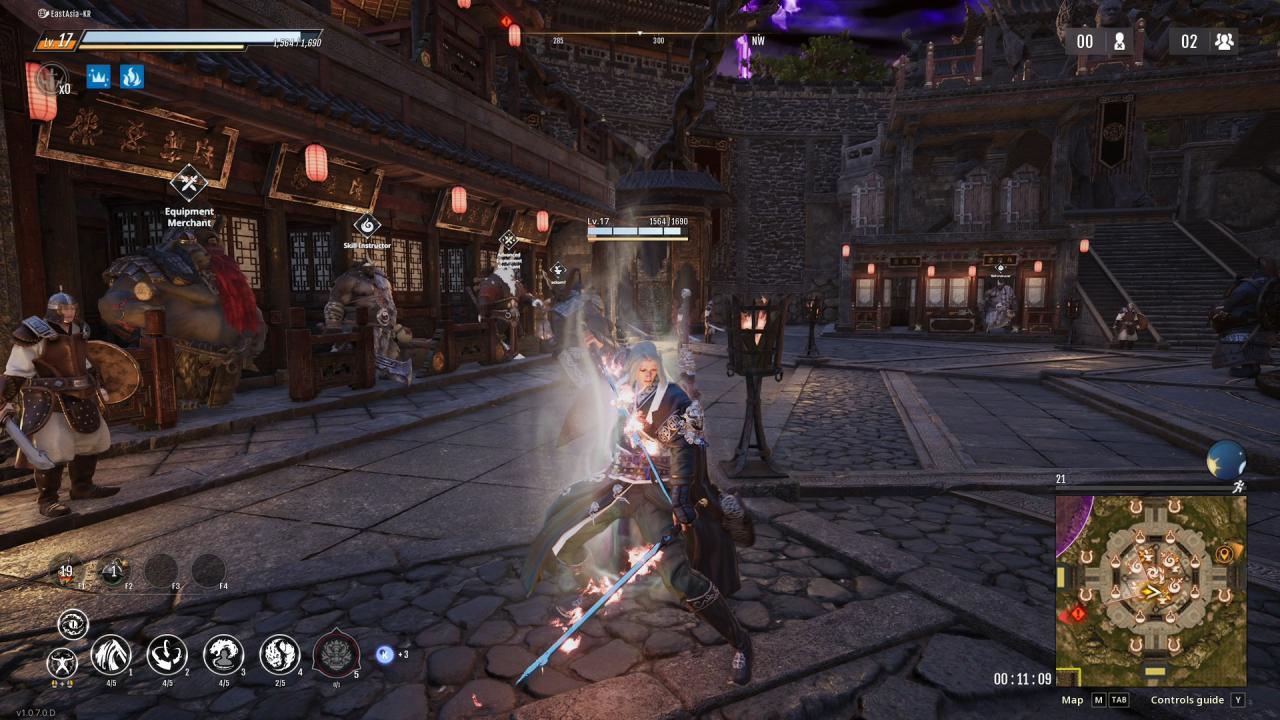Expand the solo player counter showing 00

1098,41
